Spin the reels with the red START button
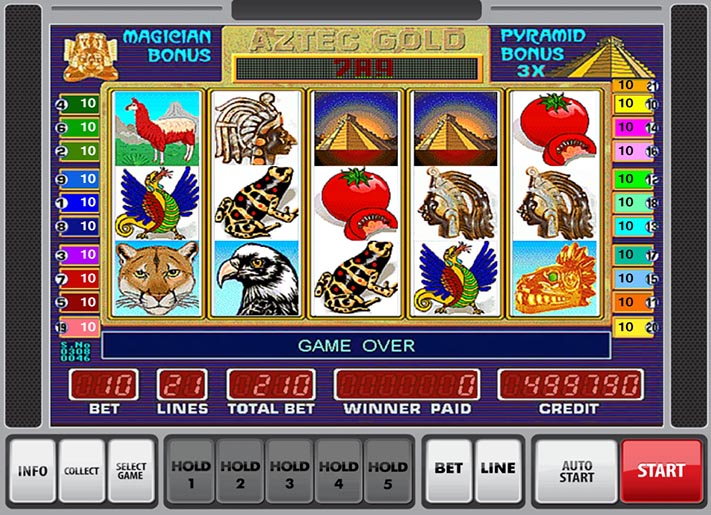Viewport: 711px width, 515px height. pos(661,469)
